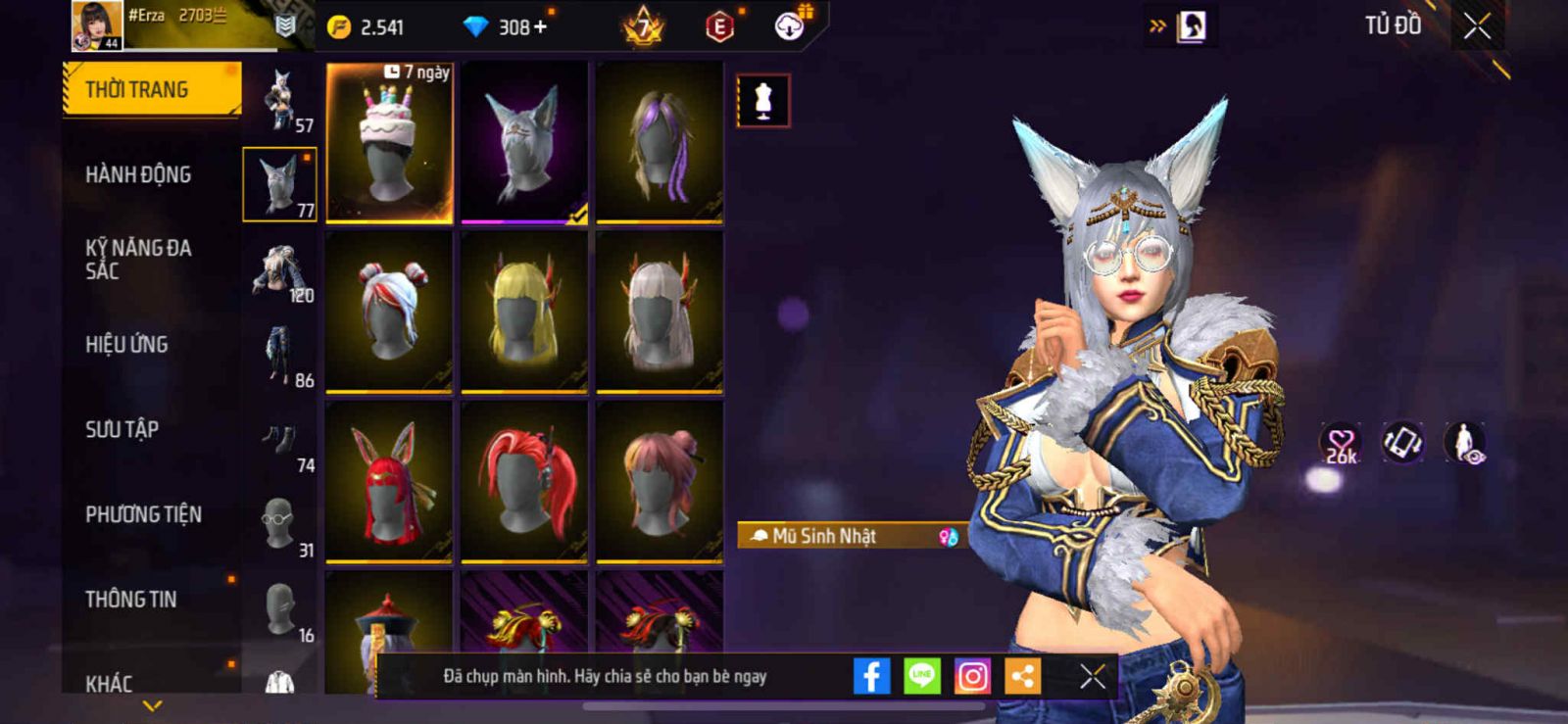Add more diamonds with the plus button
The image size is (1568, 724).
pos(540,27)
